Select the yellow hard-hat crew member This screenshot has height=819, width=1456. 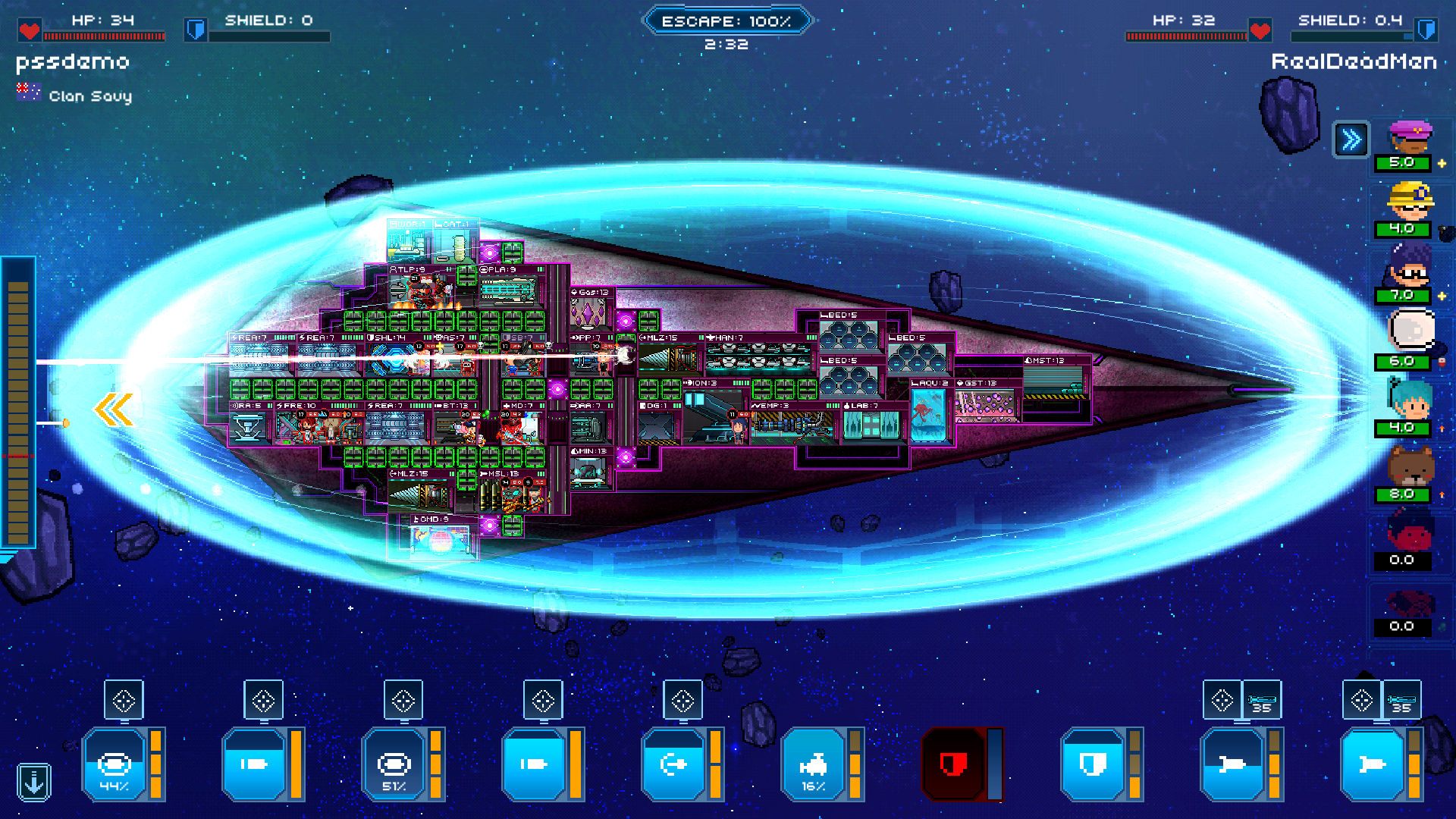1409,202
